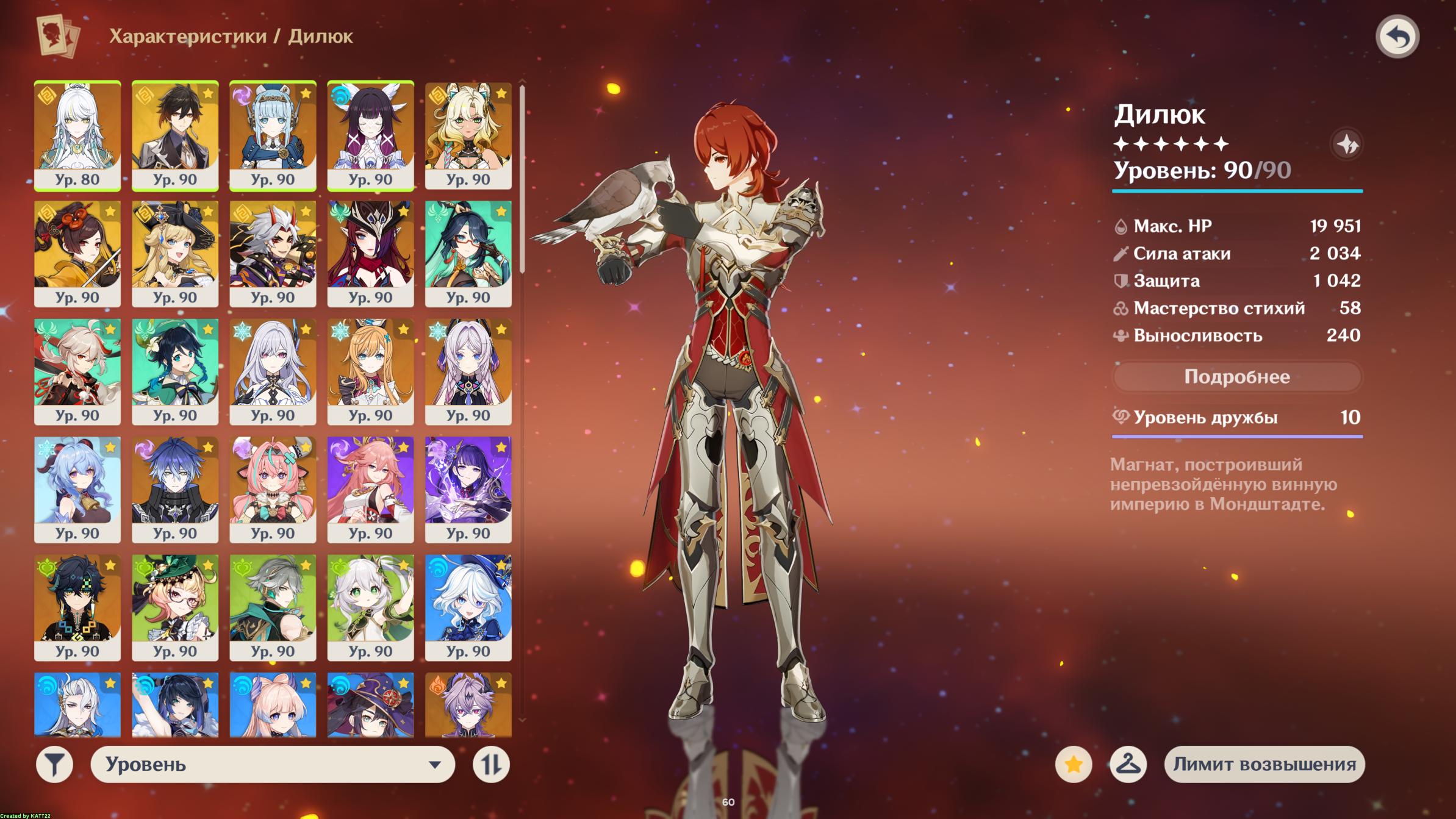Open the character filter funnel
Image resolution: width=1456 pixels, height=819 pixels.
(55, 764)
